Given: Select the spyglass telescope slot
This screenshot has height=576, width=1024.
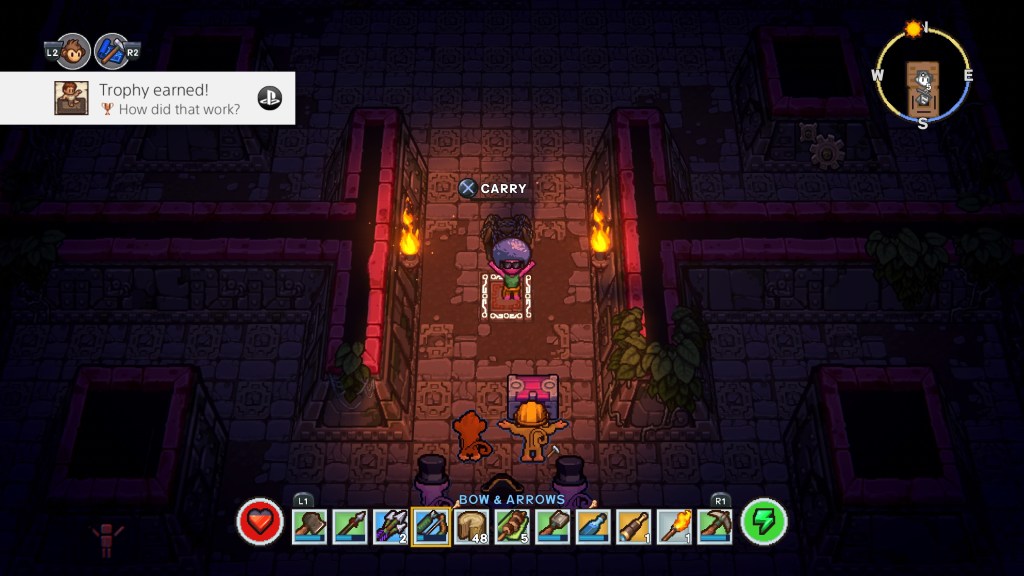Looking at the screenshot, I should 634,526.
